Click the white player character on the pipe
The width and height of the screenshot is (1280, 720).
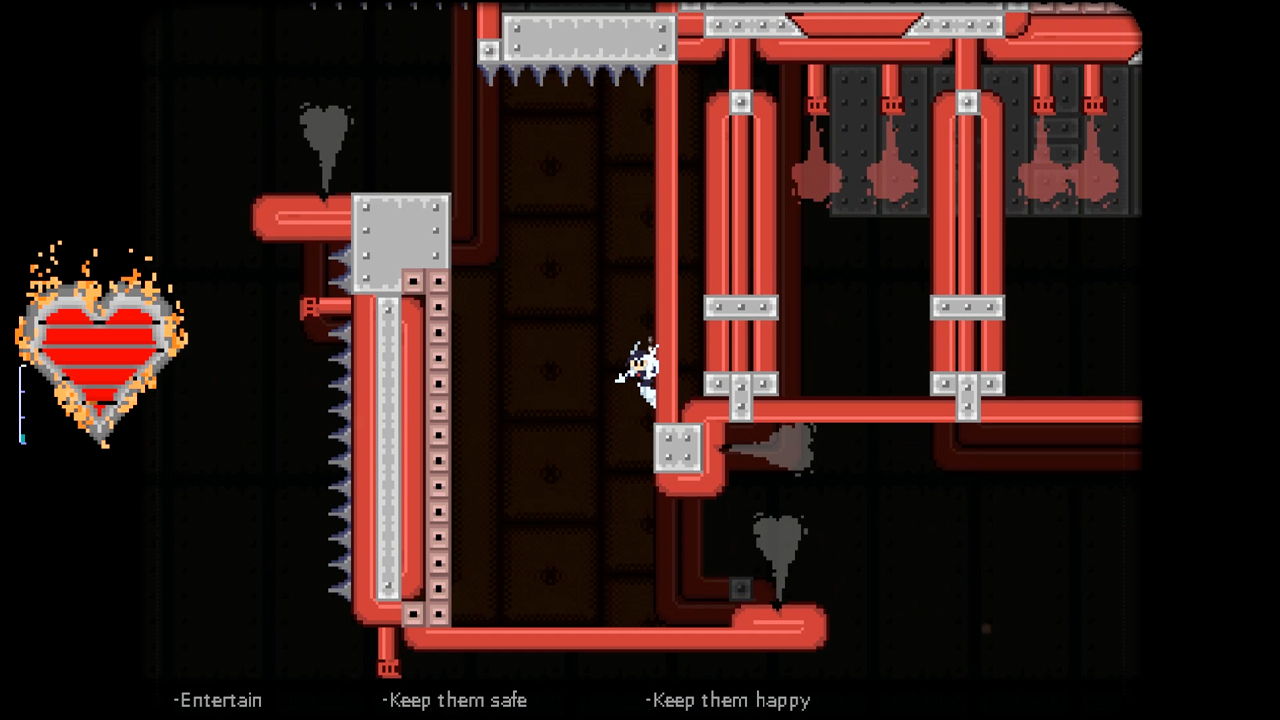coord(640,370)
